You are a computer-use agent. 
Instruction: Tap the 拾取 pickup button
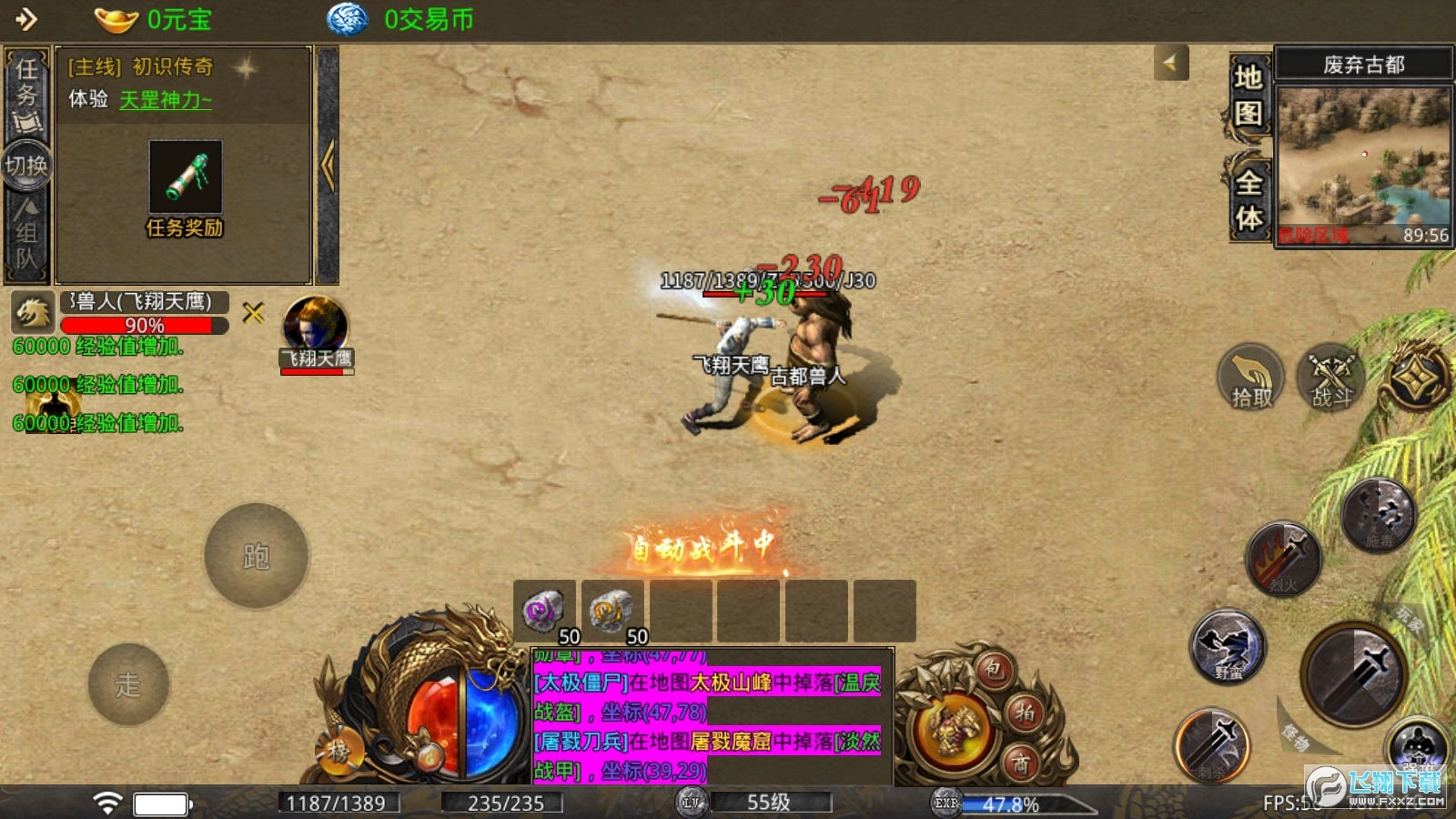tap(1251, 378)
